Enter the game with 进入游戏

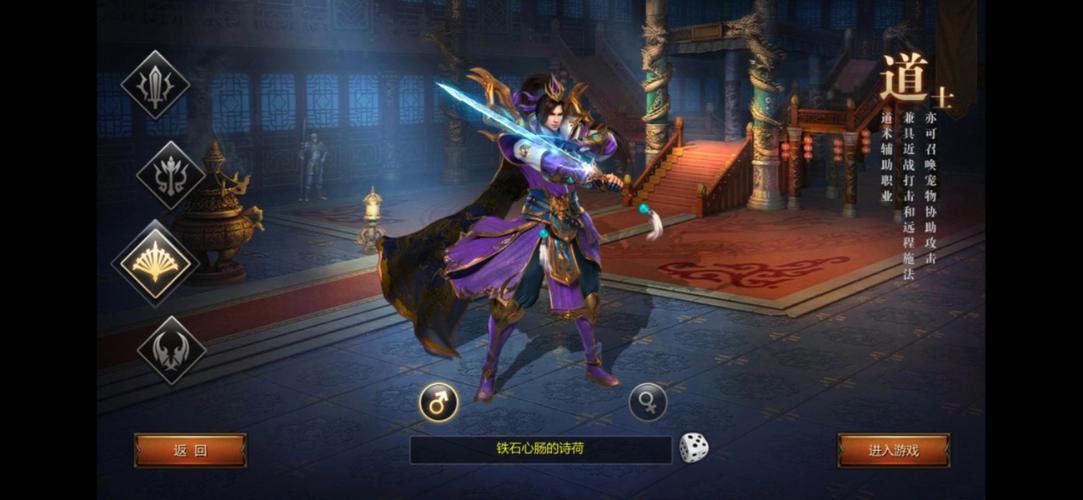point(893,450)
